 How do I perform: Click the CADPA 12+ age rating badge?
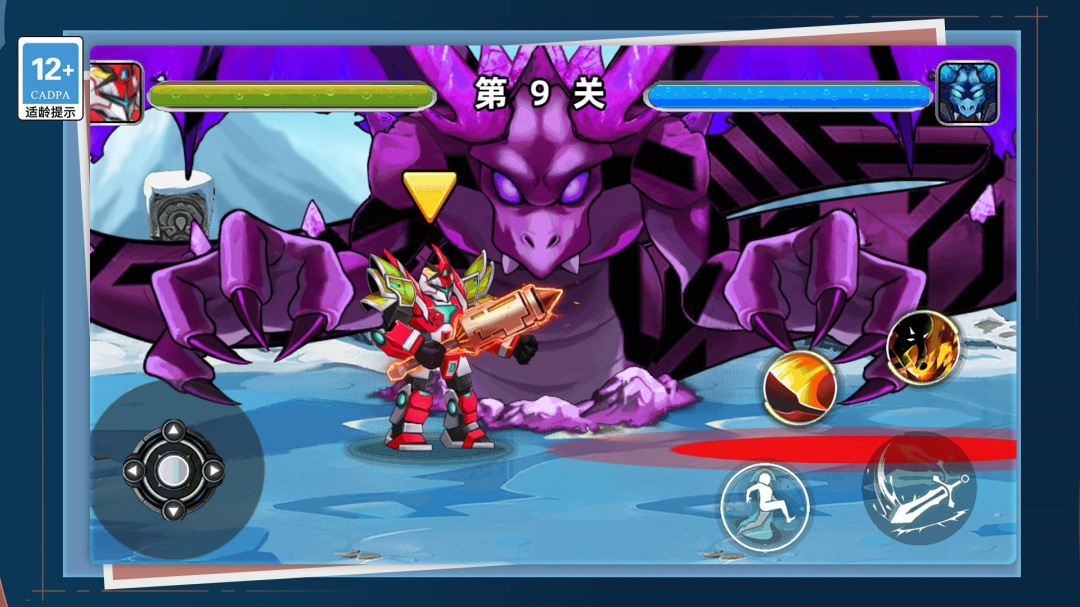(51, 79)
